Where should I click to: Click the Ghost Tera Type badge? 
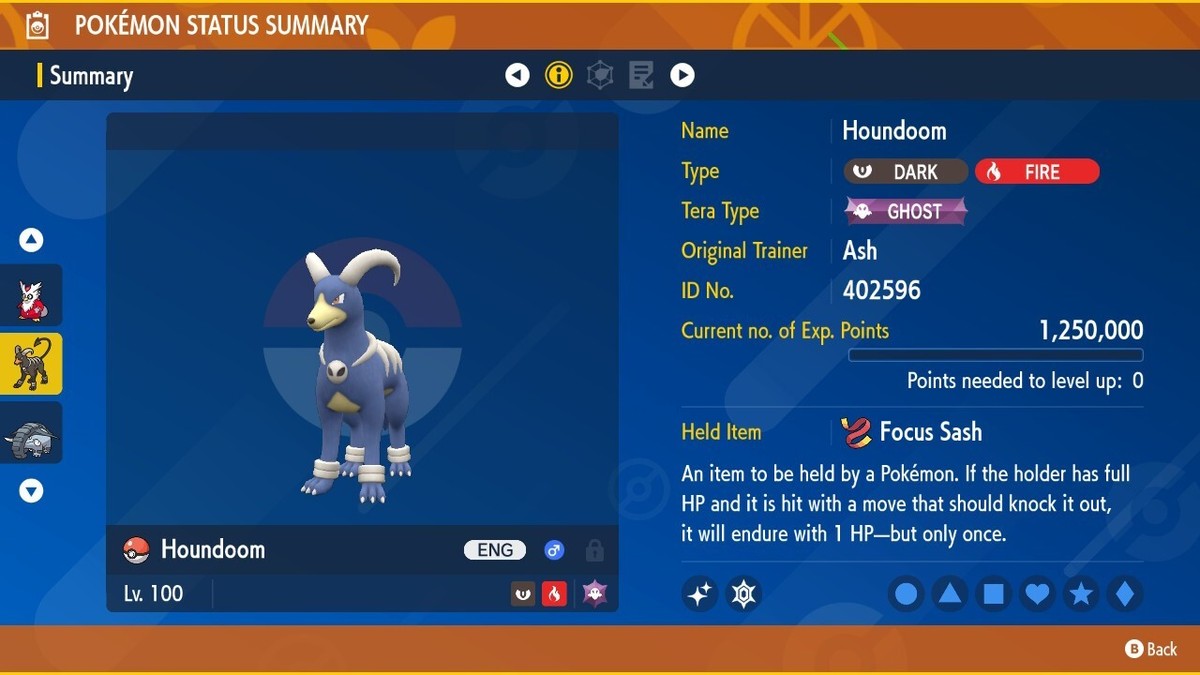pos(907,211)
